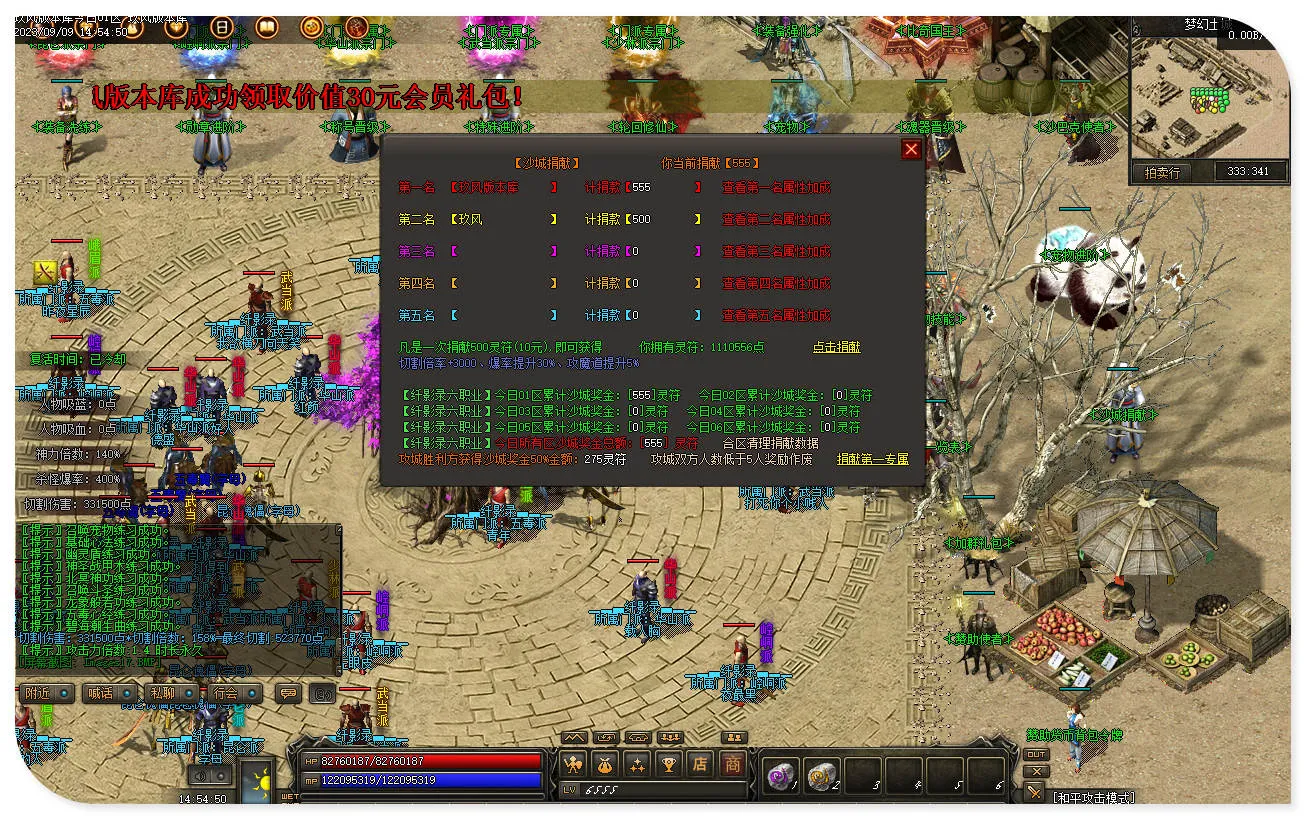
Task: Open the 拍卖行 auction house button
Action: tap(1161, 172)
